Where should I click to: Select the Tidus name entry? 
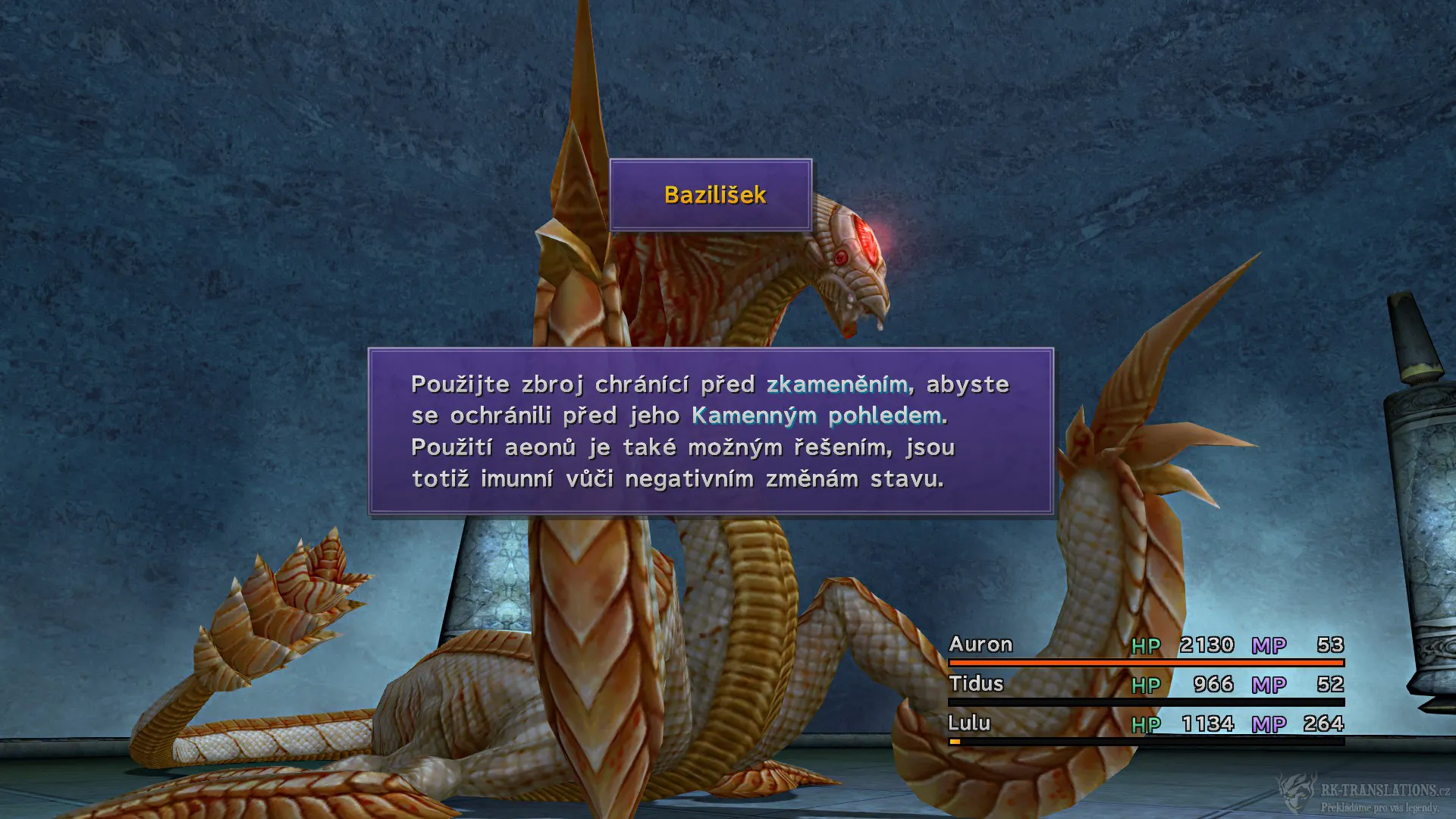point(977,684)
